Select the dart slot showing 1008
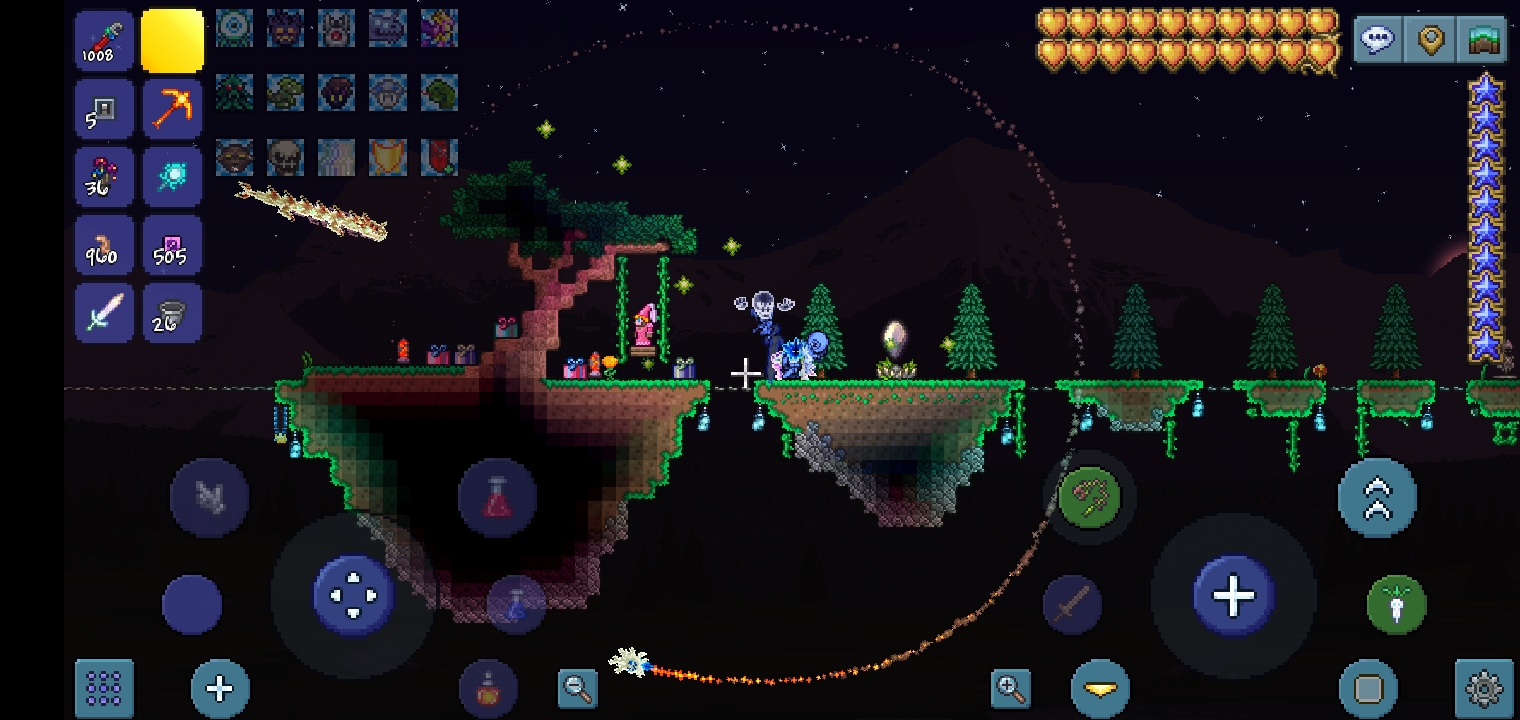Viewport: 1520px width, 720px height. click(x=104, y=41)
